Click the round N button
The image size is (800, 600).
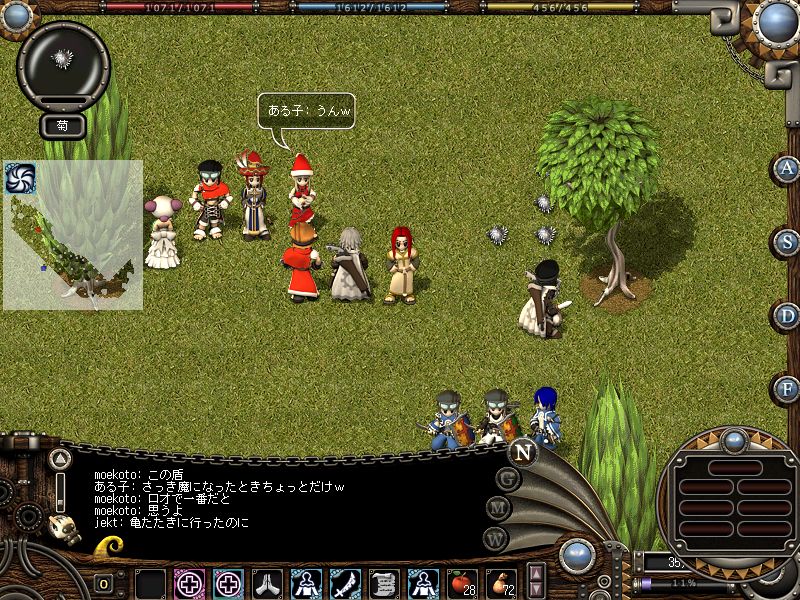pos(521,452)
